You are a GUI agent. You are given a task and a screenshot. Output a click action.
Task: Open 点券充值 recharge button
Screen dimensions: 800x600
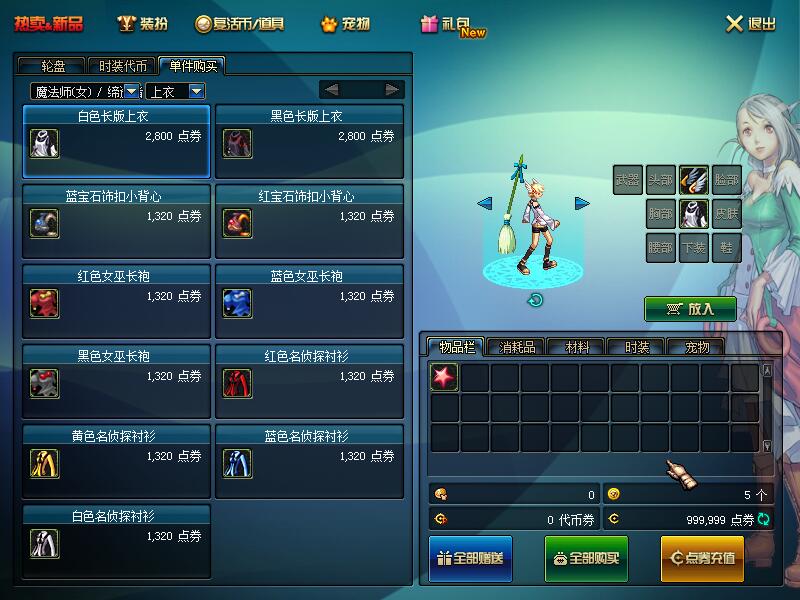coord(702,558)
